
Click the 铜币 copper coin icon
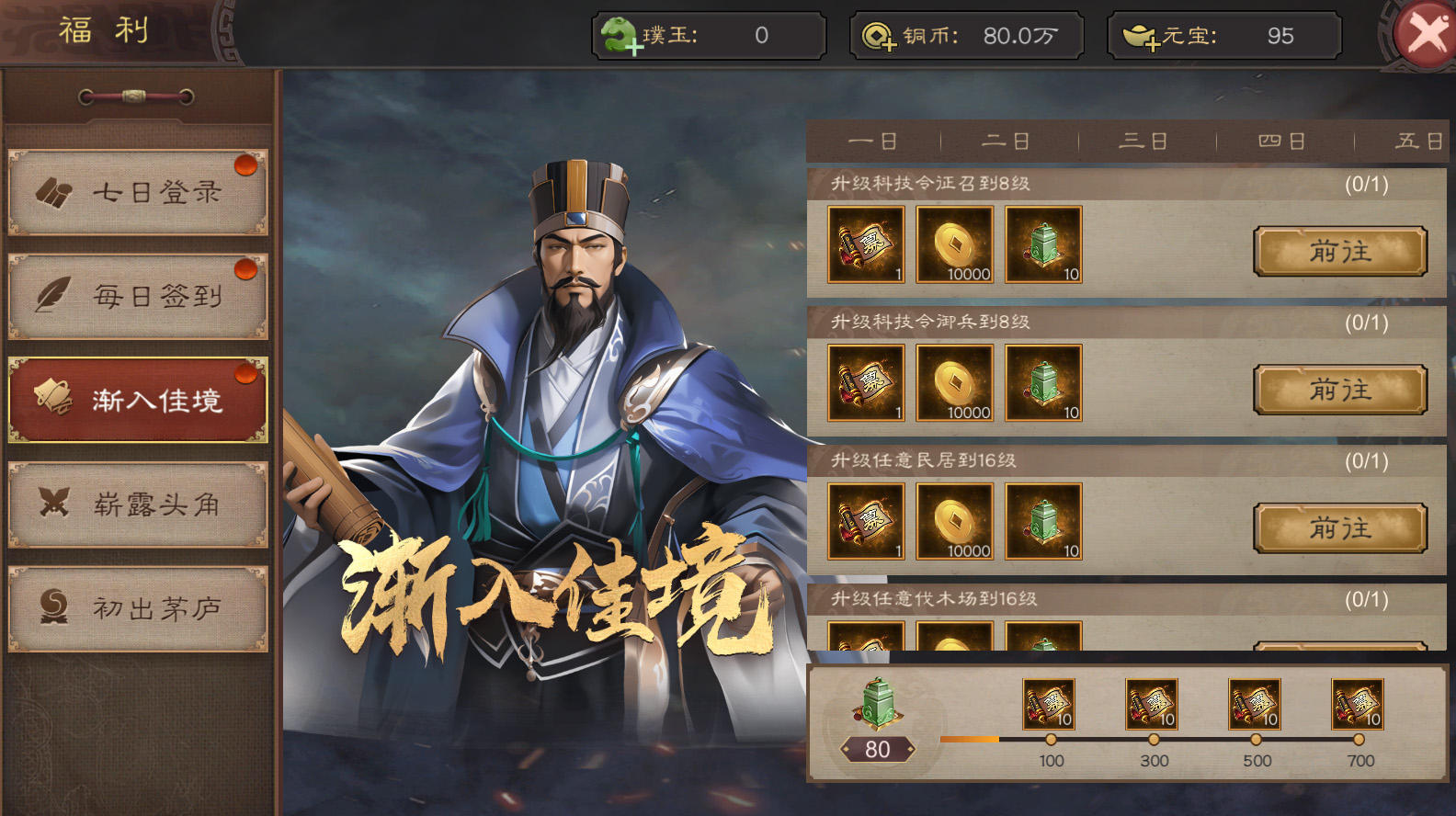click(880, 35)
